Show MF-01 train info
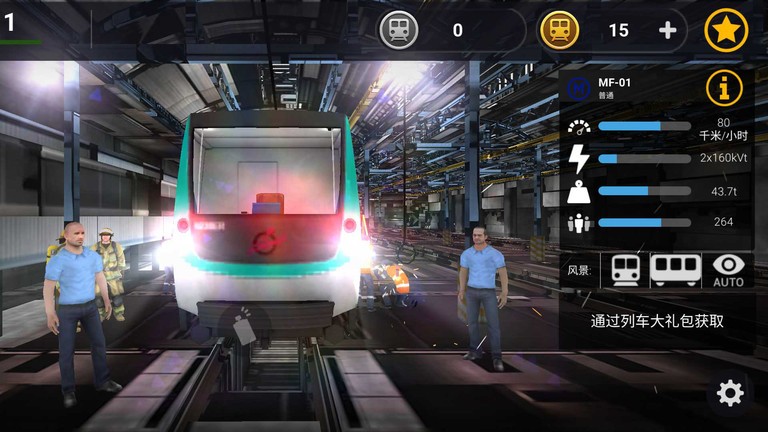Screen dimensions: 768x432 (x=726, y=88)
